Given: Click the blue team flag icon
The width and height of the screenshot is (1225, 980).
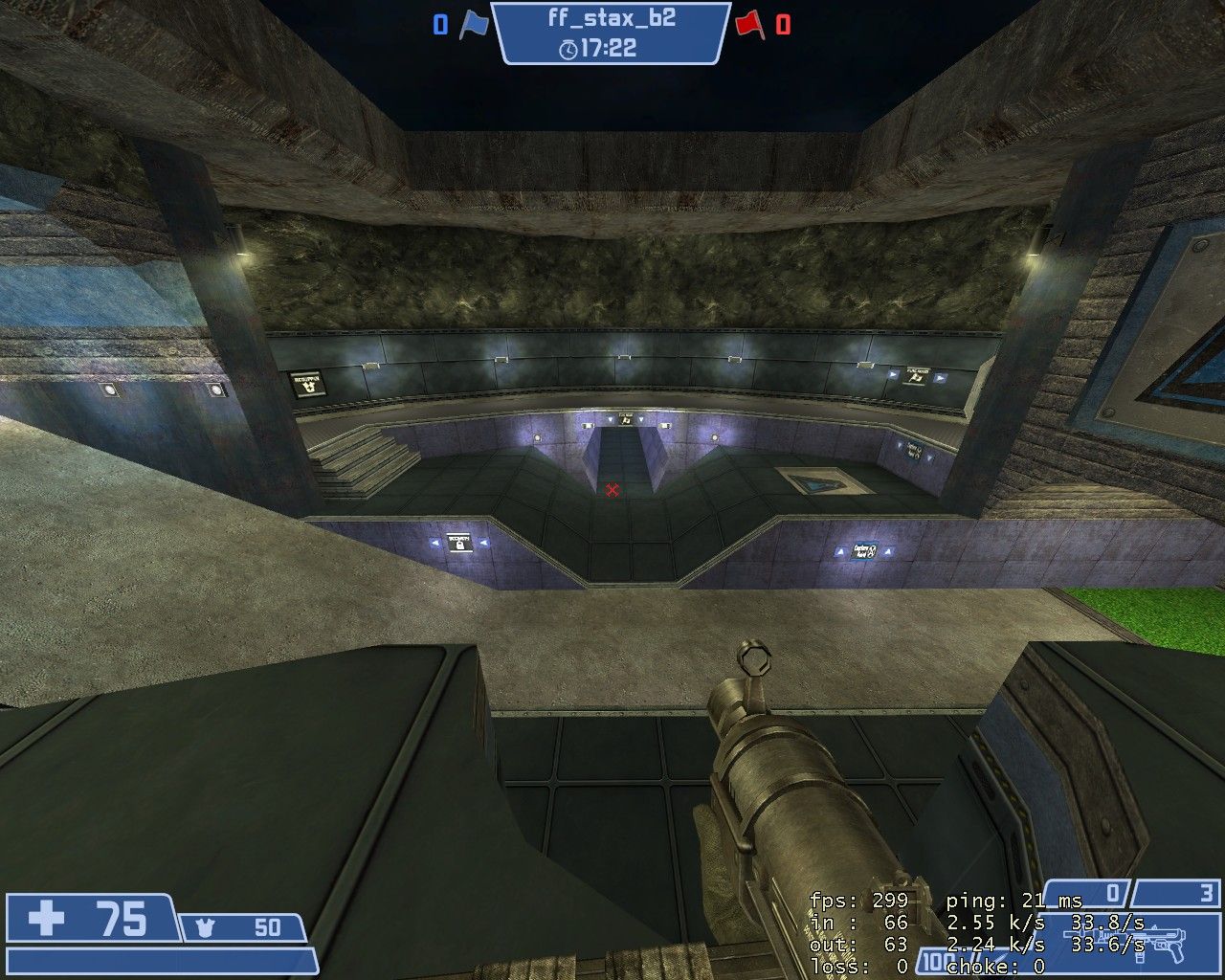Looking at the screenshot, I should point(473,25).
